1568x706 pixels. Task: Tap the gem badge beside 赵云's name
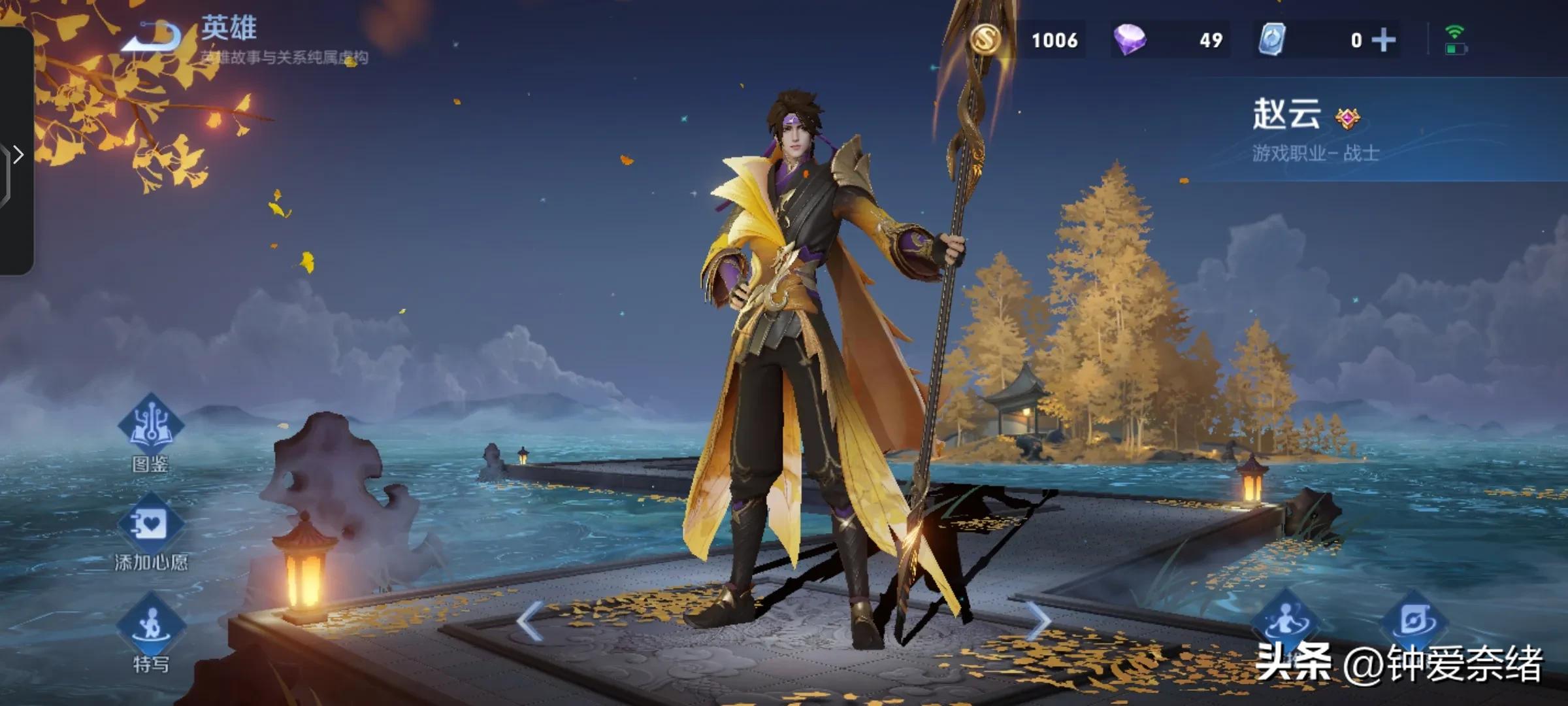[x=1347, y=118]
